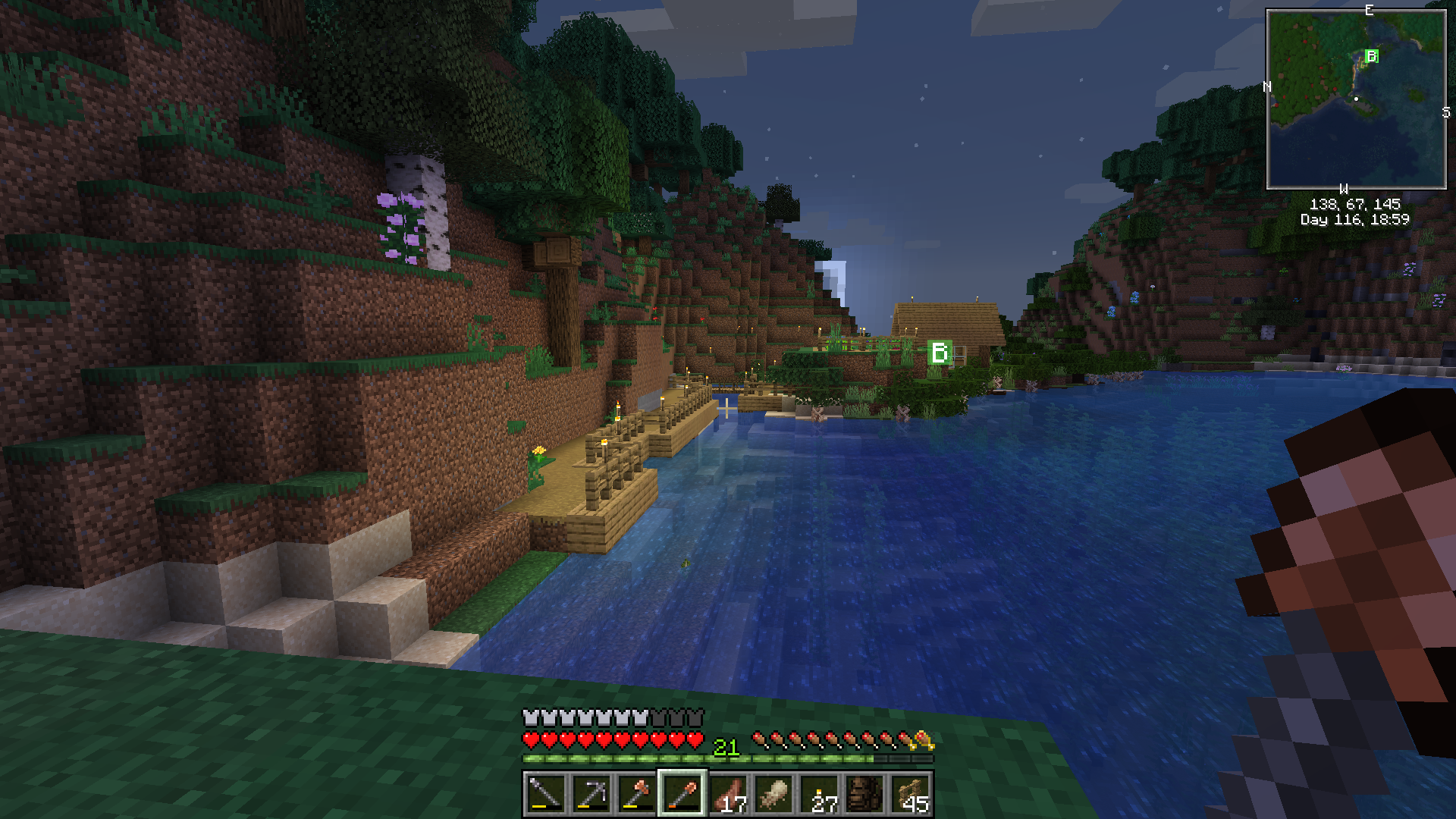1456x819 pixels.
Task: Select the pickaxe hotbar slot
Action: [591, 794]
